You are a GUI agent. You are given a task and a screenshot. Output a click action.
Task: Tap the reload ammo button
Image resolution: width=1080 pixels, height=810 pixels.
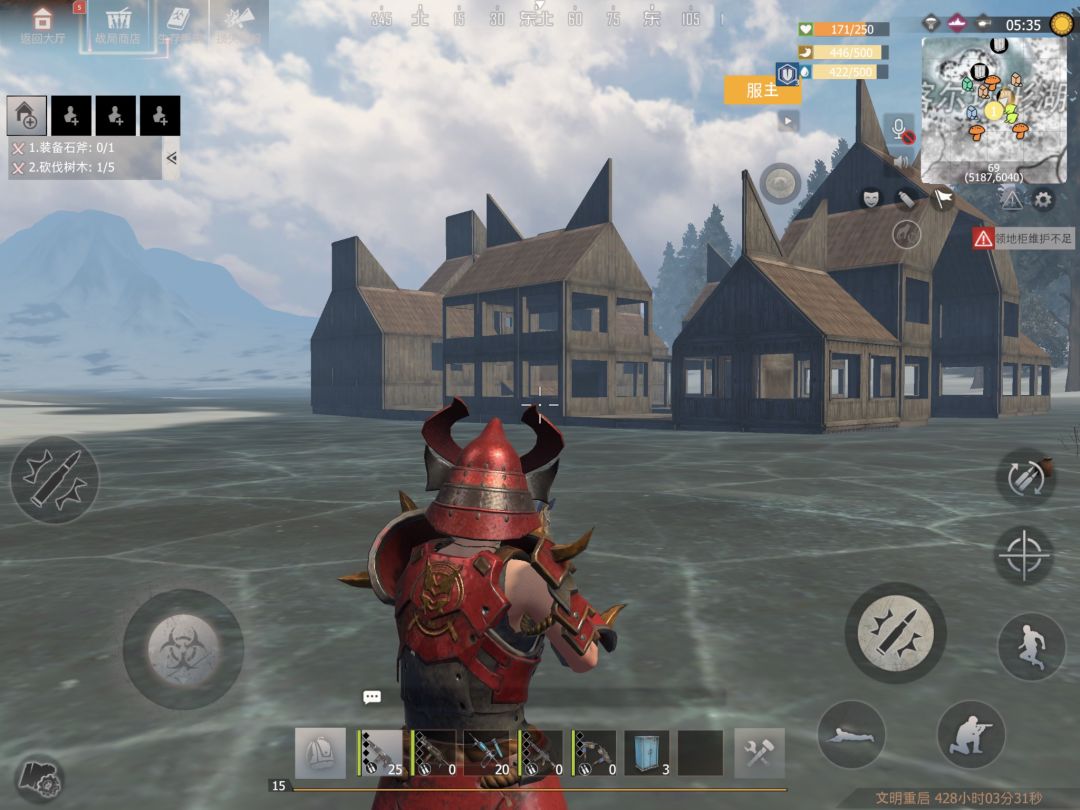[1025, 477]
